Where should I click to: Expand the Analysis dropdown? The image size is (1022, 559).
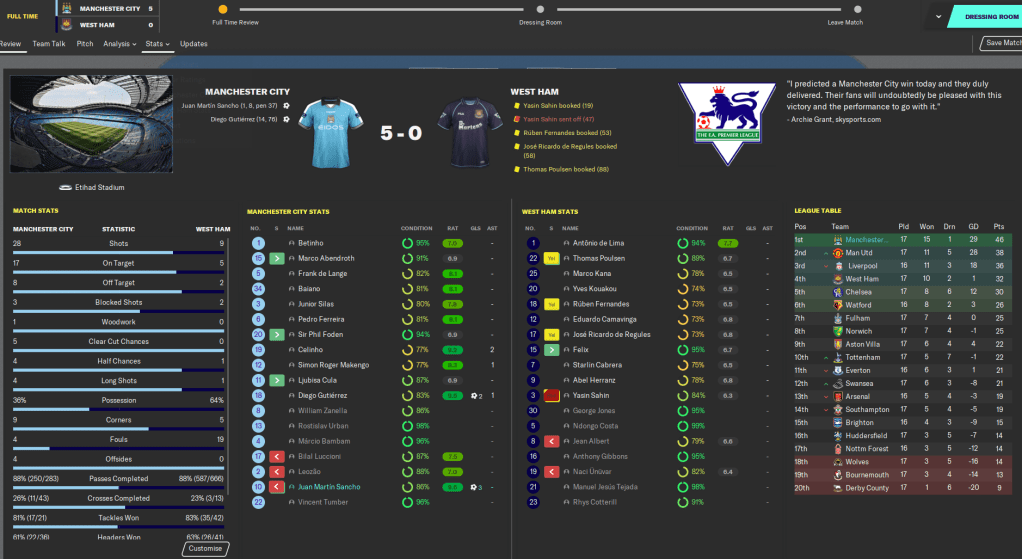click(x=120, y=44)
